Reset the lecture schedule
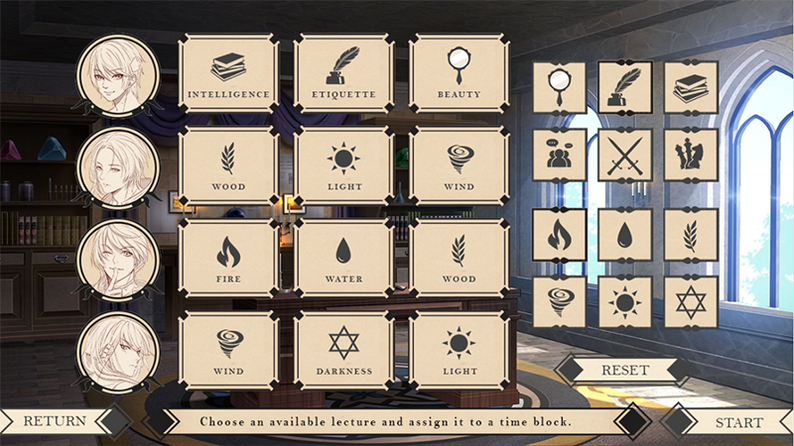794x446 pixels. pyautogui.click(x=625, y=370)
